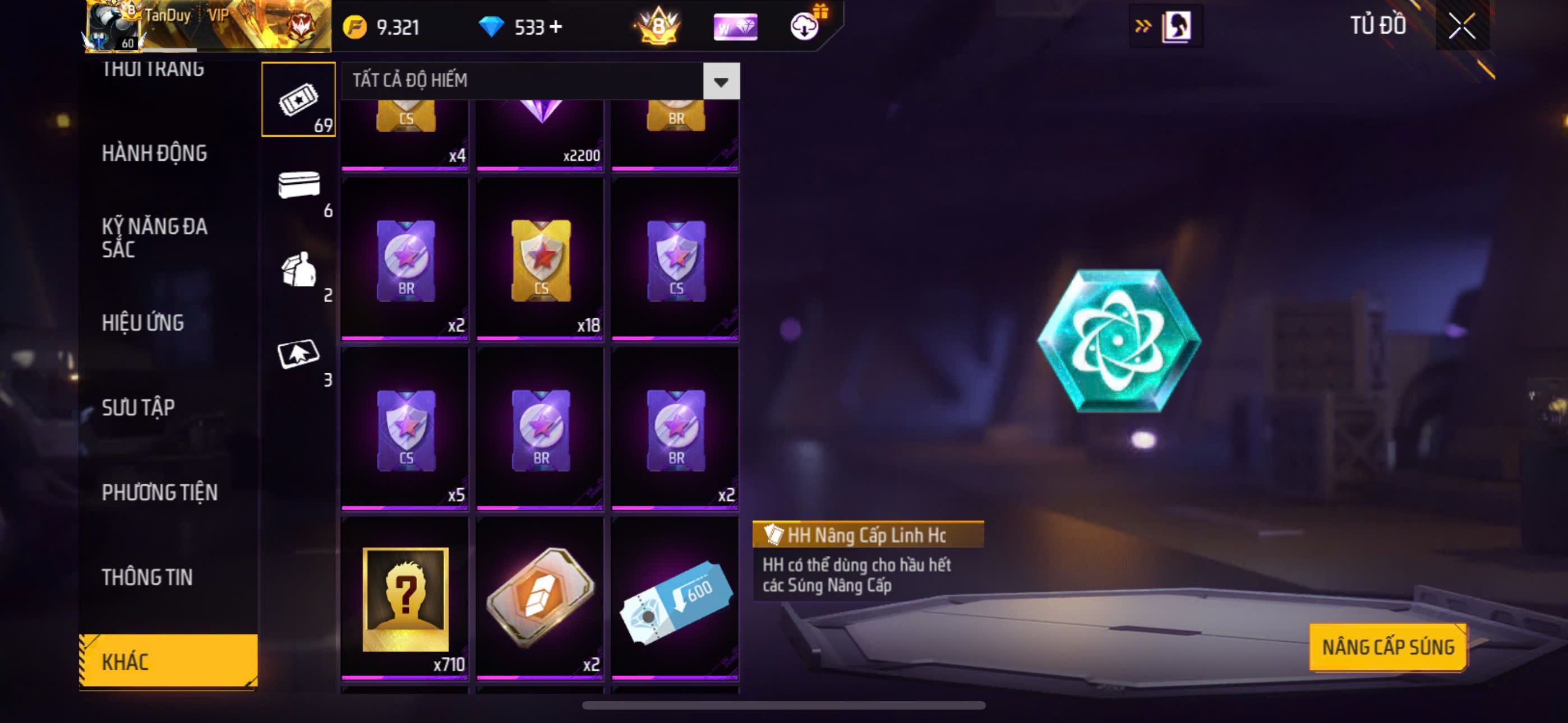This screenshot has height=723, width=1568.
Task: Open the chest sub-category with 6 items
Action: (298, 185)
